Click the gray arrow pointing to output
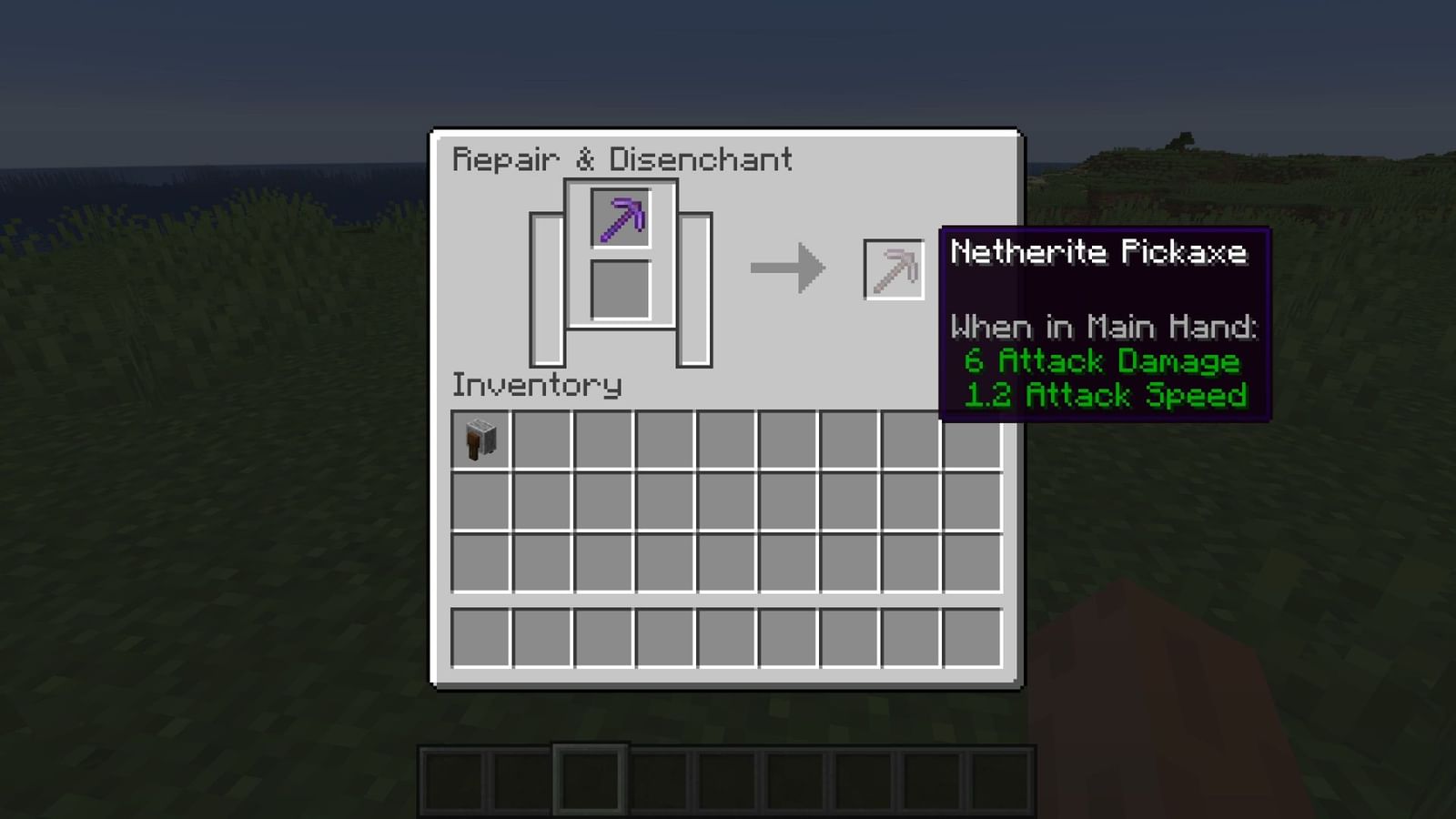Viewport: 1456px width, 819px height. tap(788, 267)
